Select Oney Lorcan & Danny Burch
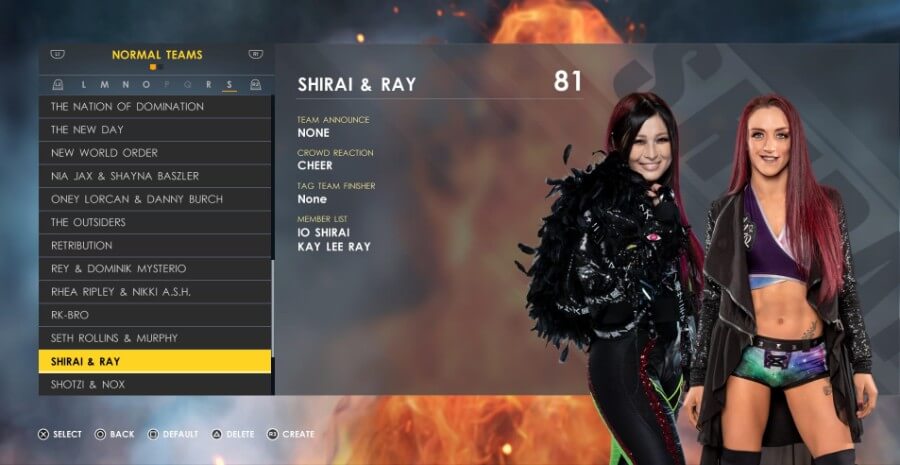This screenshot has height=465, width=900. (155, 199)
